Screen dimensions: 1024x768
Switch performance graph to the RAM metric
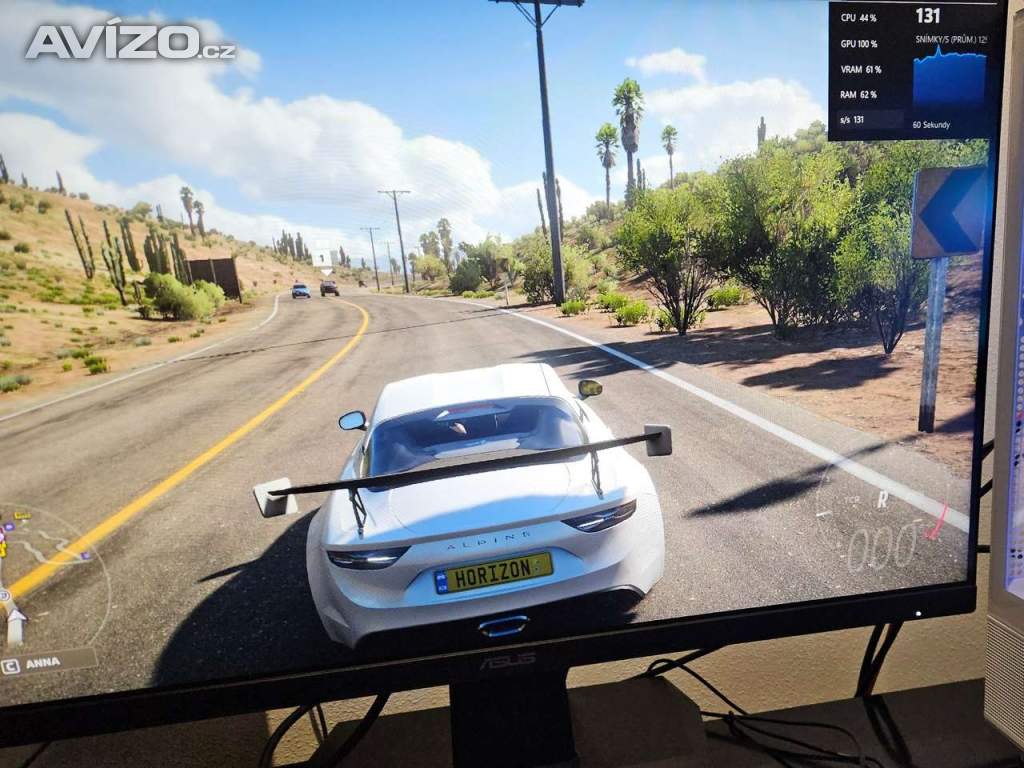click(859, 94)
